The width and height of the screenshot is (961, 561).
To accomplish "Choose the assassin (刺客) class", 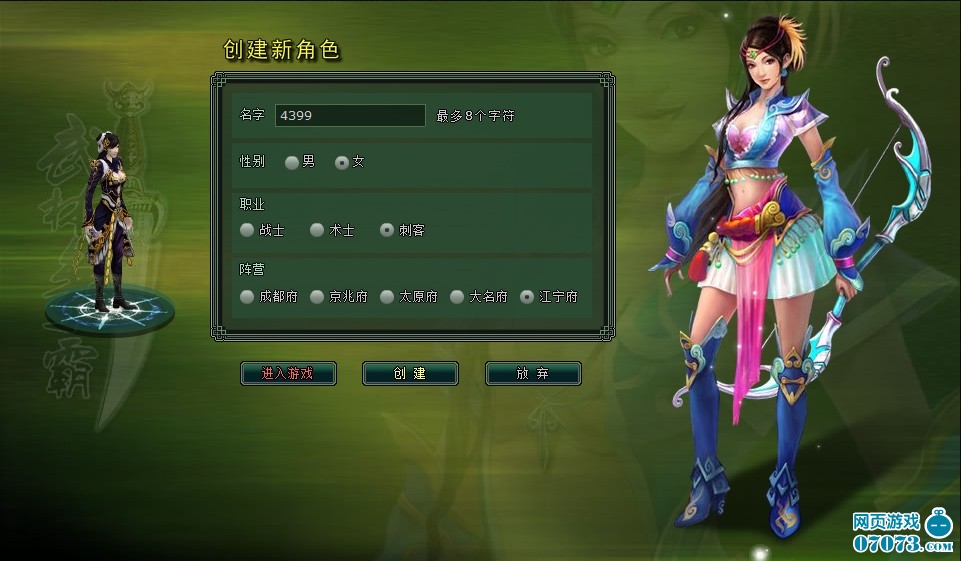I will [387, 230].
